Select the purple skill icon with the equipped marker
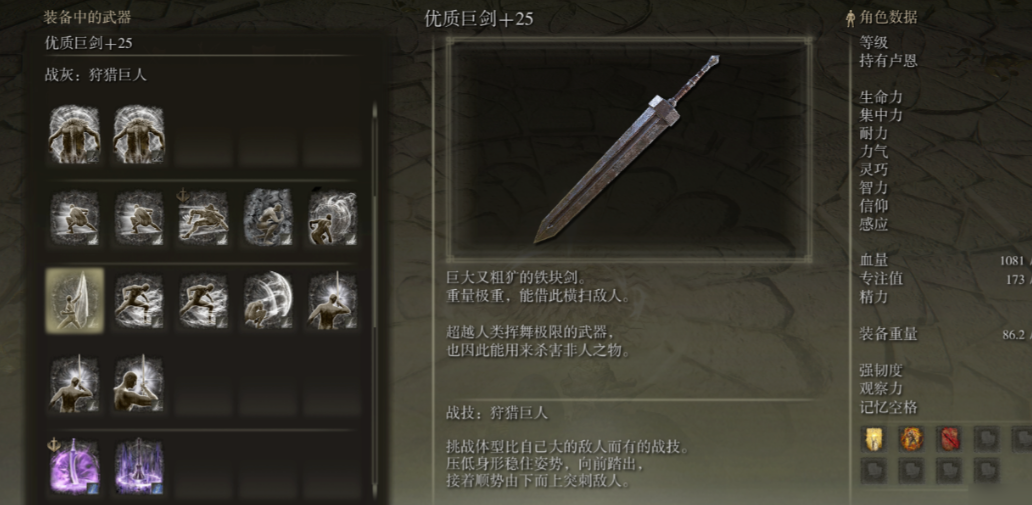Screen dimensions: 1032x505 coord(75,466)
